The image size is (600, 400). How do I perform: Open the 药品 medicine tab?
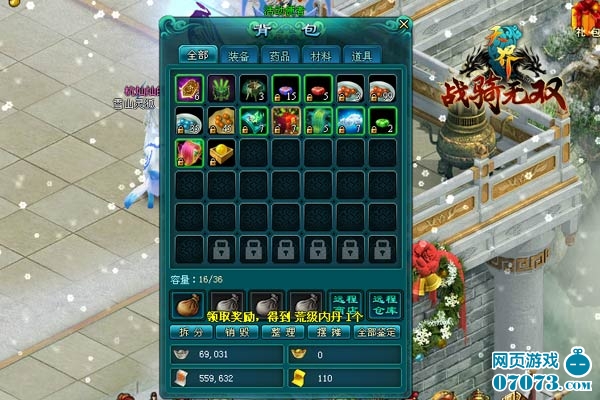click(x=279, y=55)
